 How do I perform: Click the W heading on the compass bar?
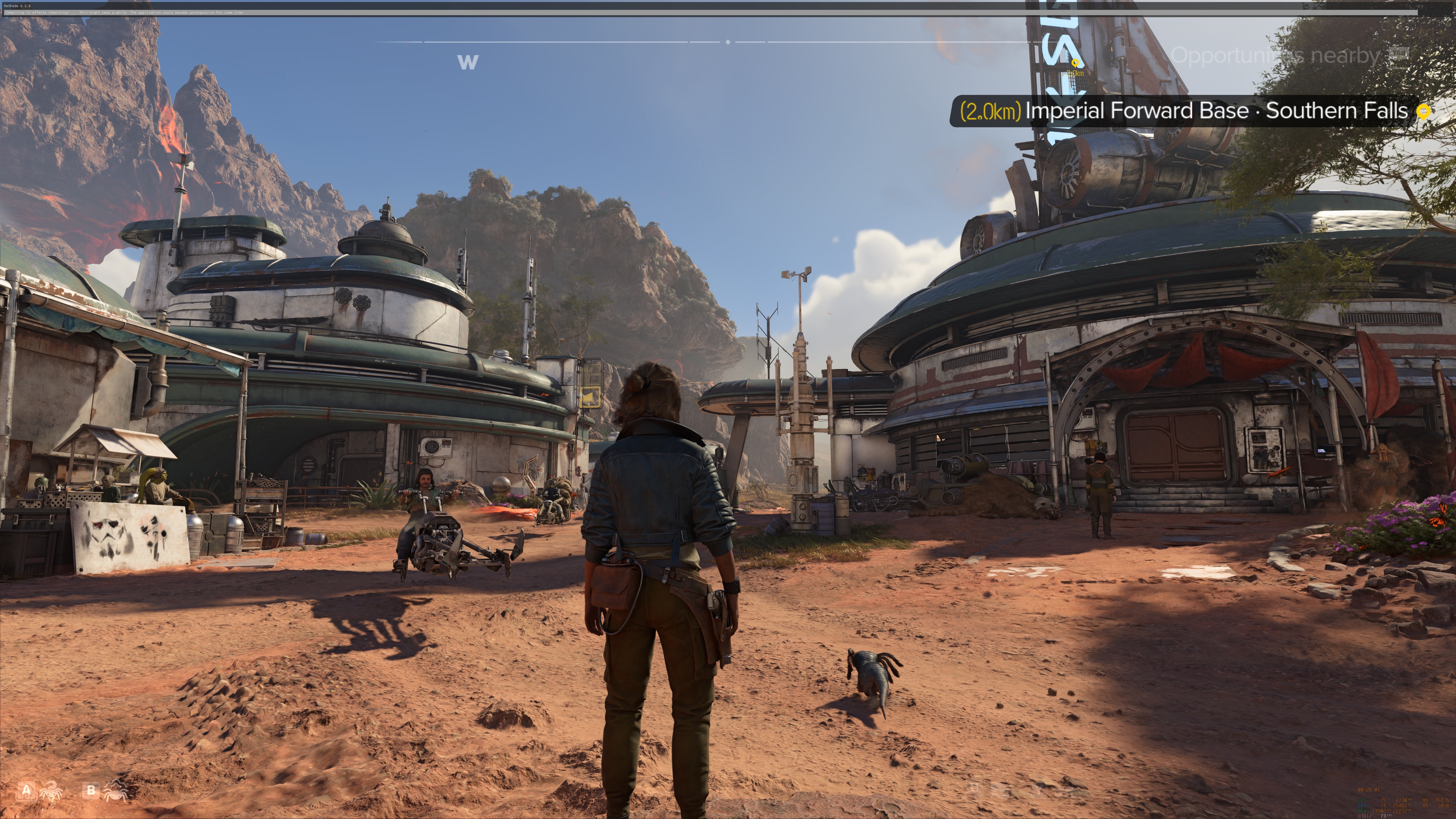[x=467, y=62]
